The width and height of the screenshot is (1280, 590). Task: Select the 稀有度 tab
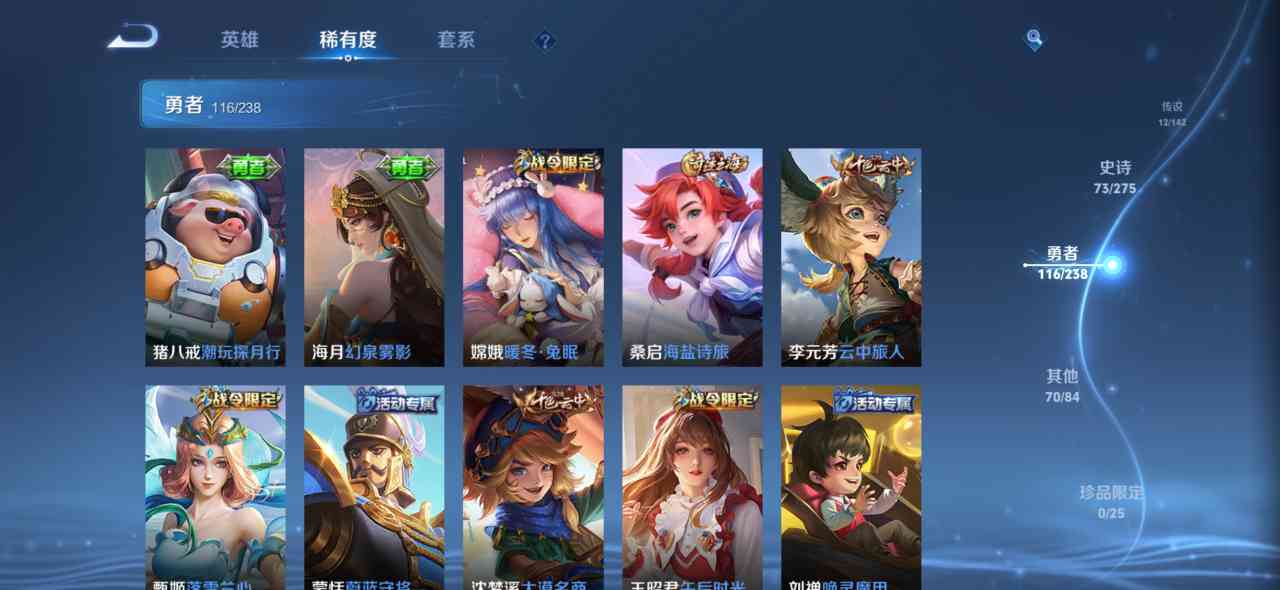(347, 40)
